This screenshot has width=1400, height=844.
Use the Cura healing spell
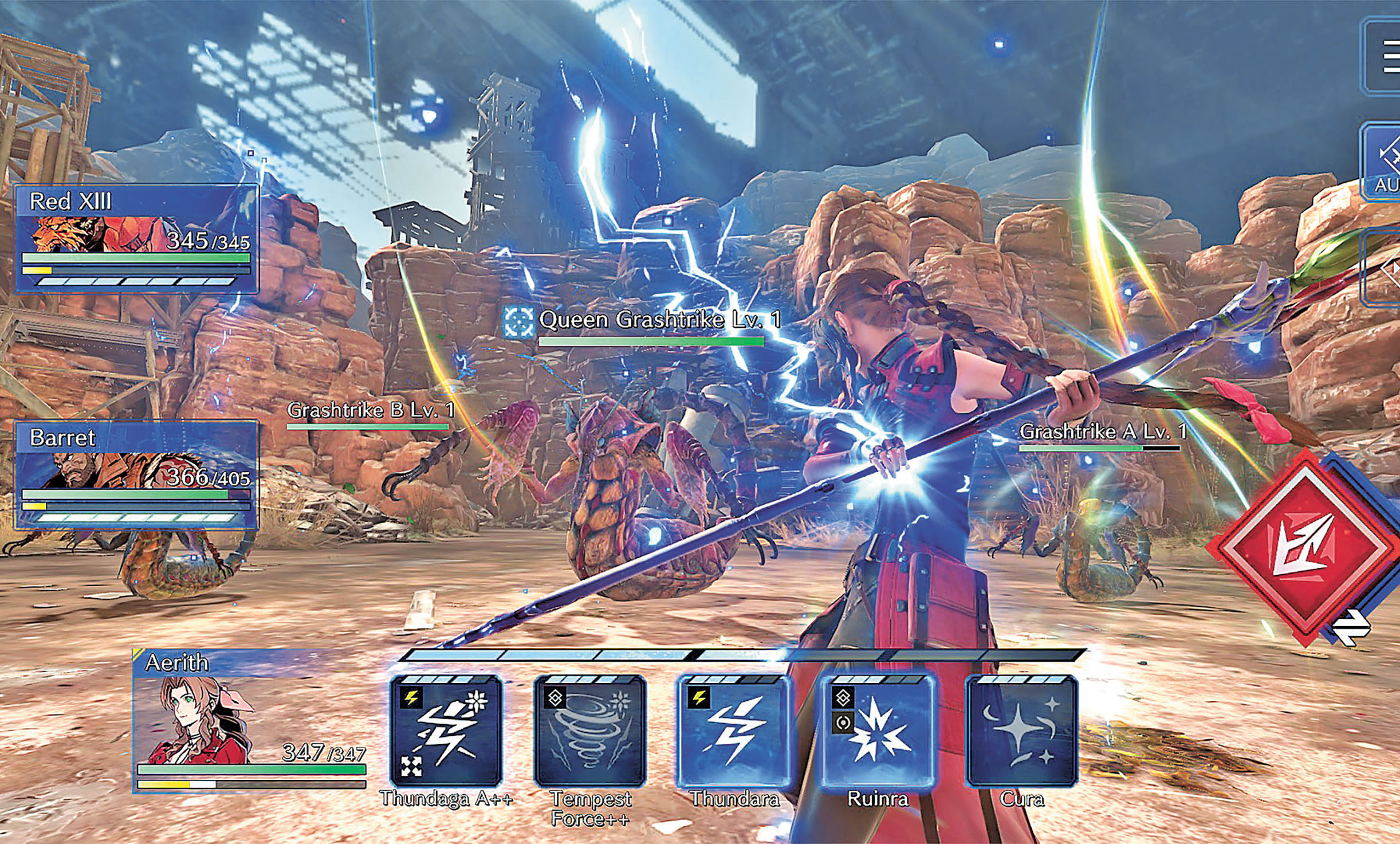pyautogui.click(x=1022, y=731)
